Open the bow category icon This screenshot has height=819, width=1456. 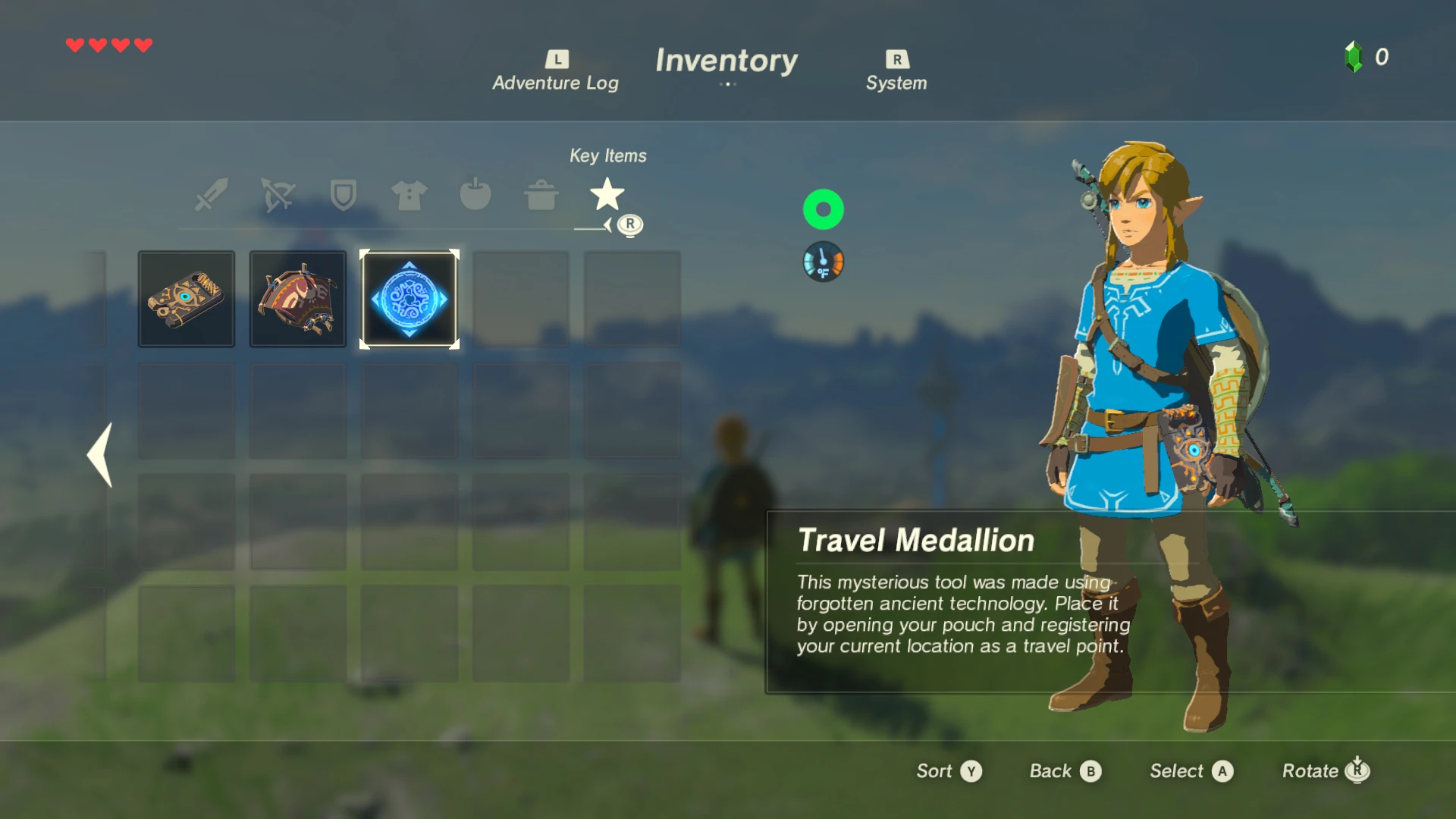click(x=277, y=195)
